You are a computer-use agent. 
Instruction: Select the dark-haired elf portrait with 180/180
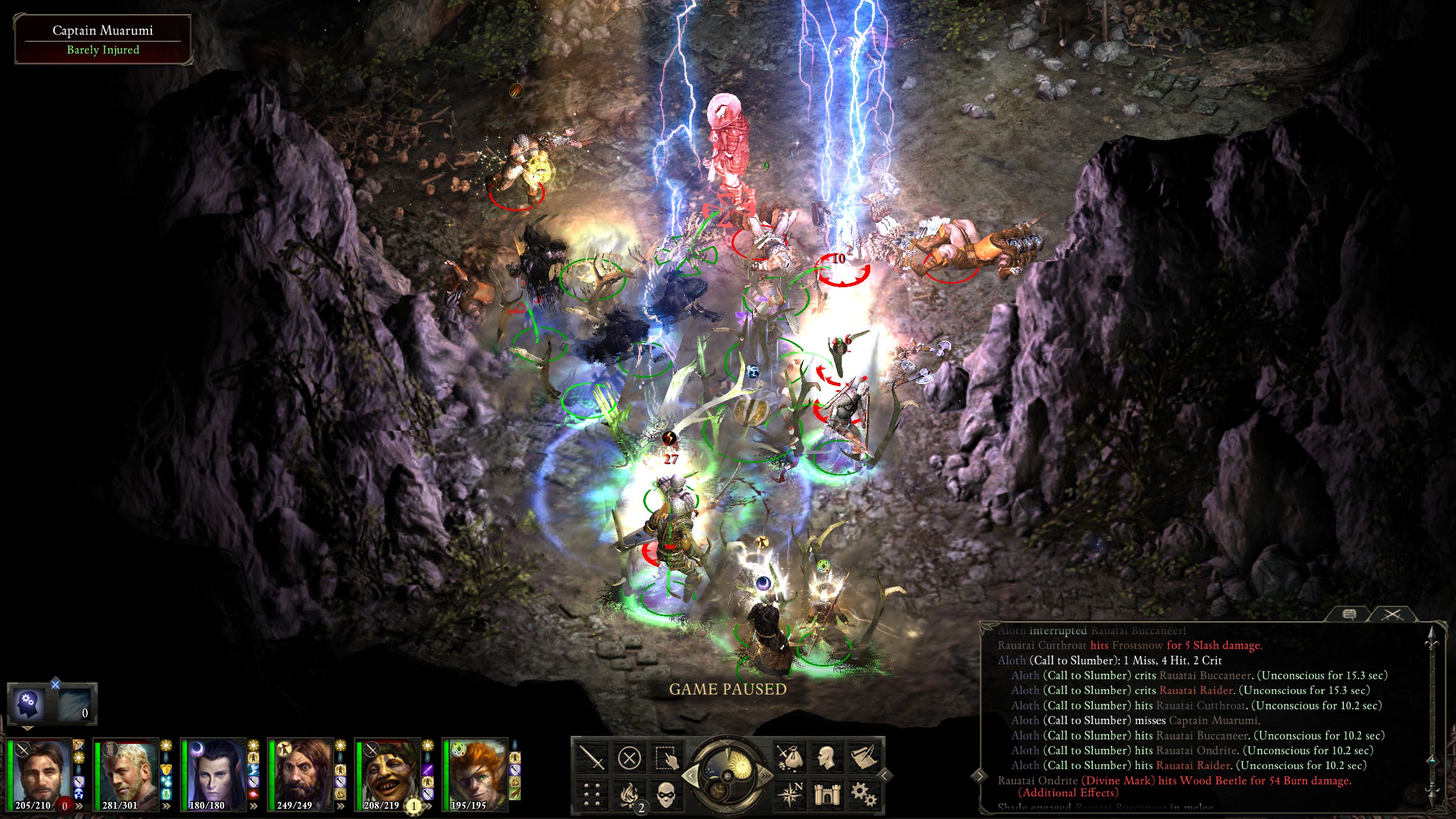coord(213,773)
